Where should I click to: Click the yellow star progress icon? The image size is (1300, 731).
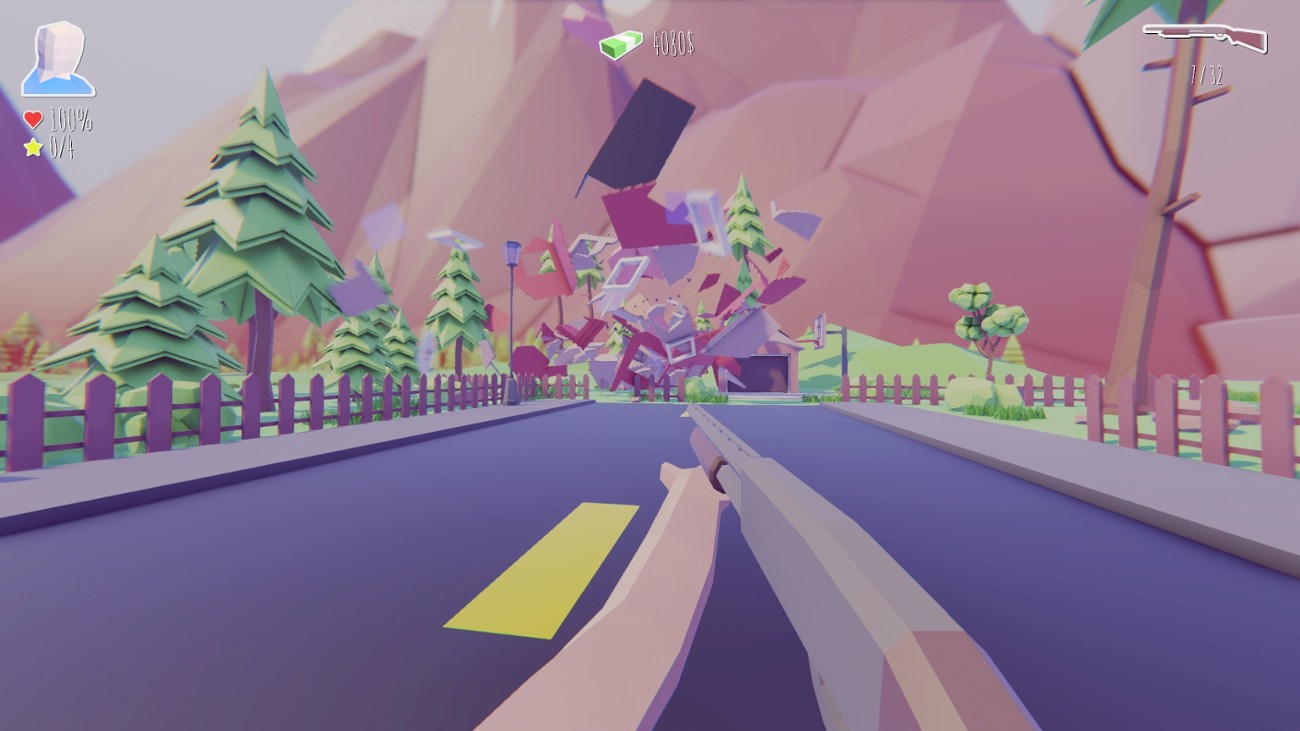coord(32,145)
